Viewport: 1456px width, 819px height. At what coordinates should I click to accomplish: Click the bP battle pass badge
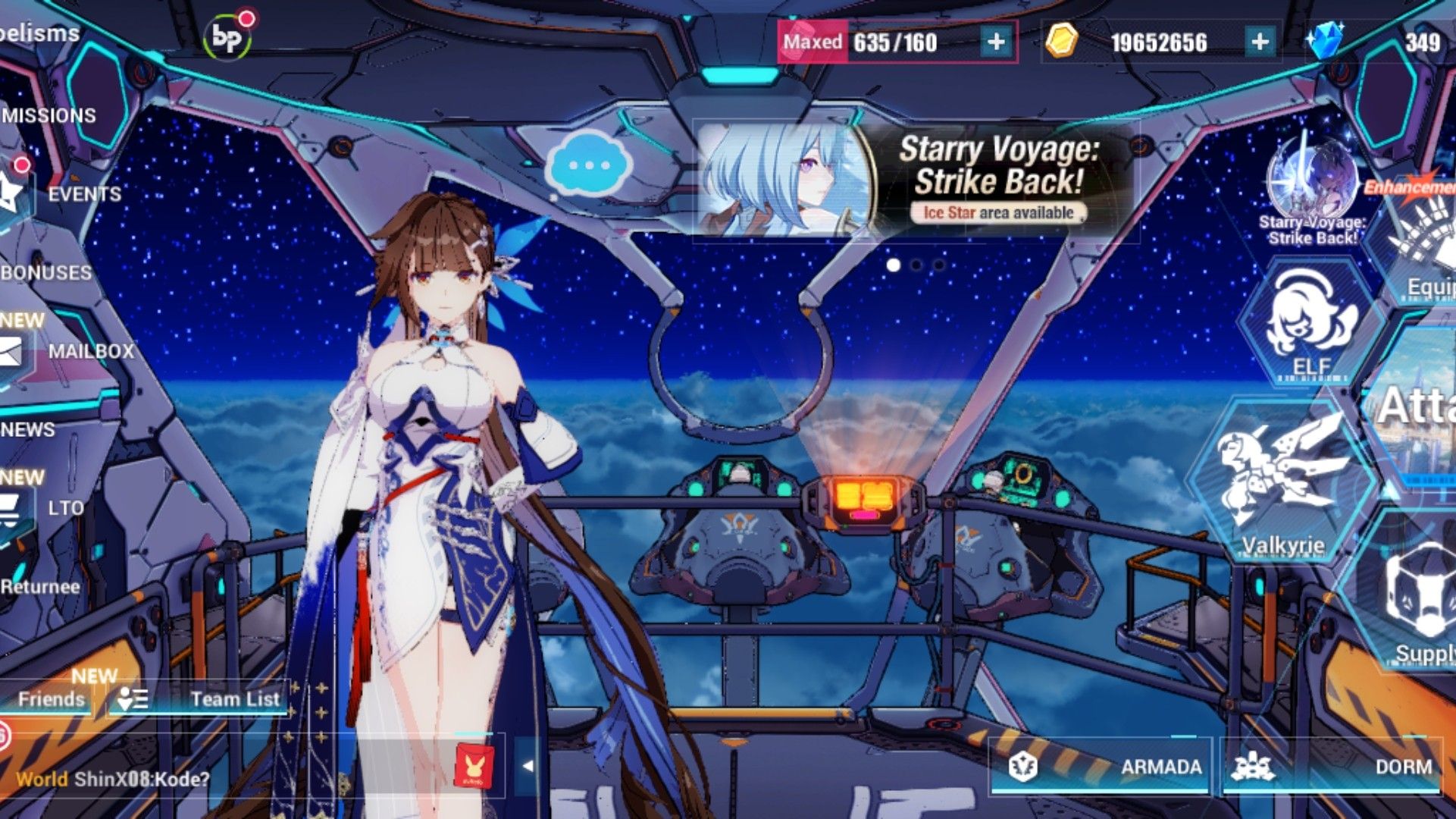pyautogui.click(x=227, y=34)
